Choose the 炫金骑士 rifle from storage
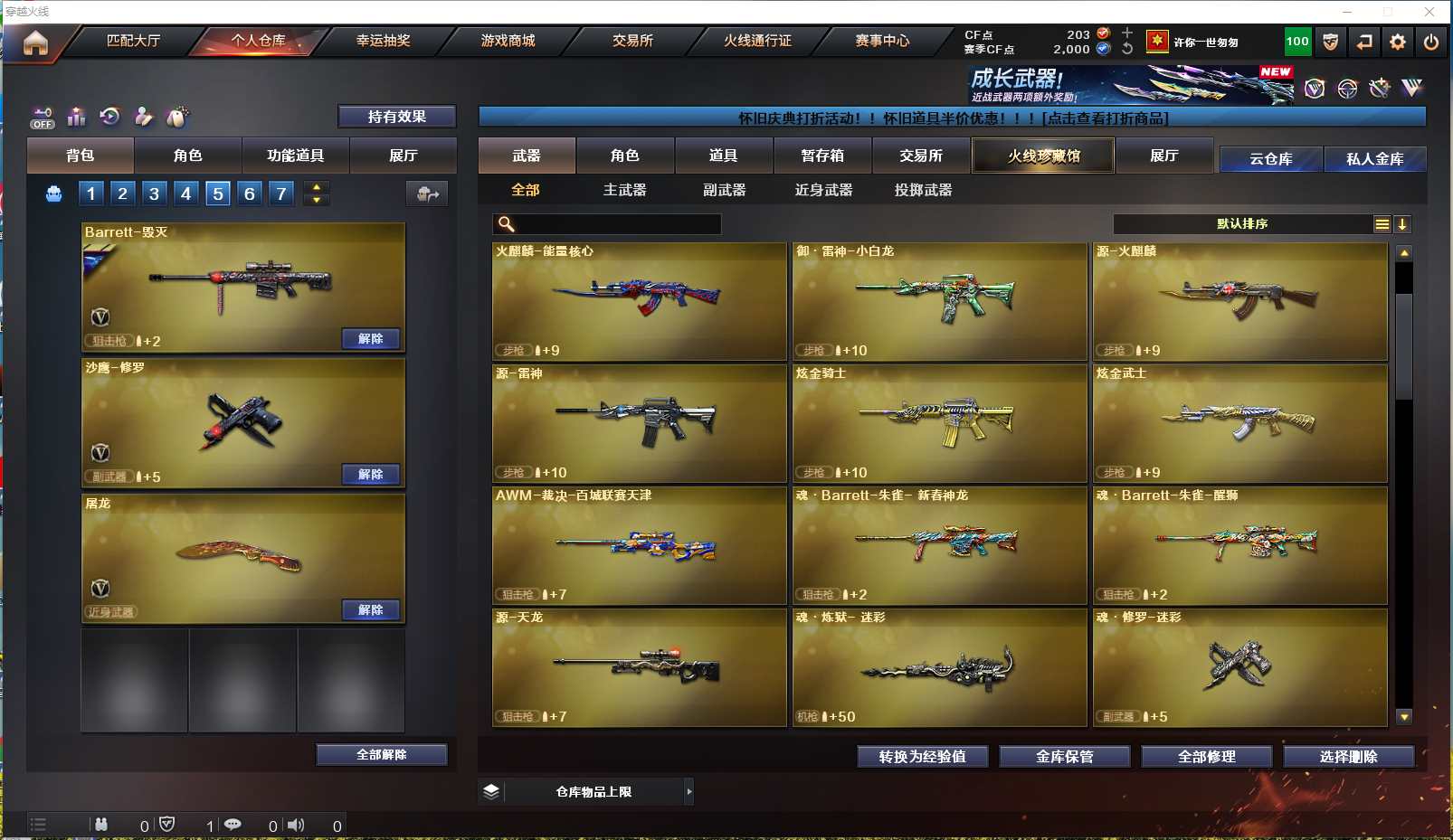The height and width of the screenshot is (840, 1453). [939, 423]
